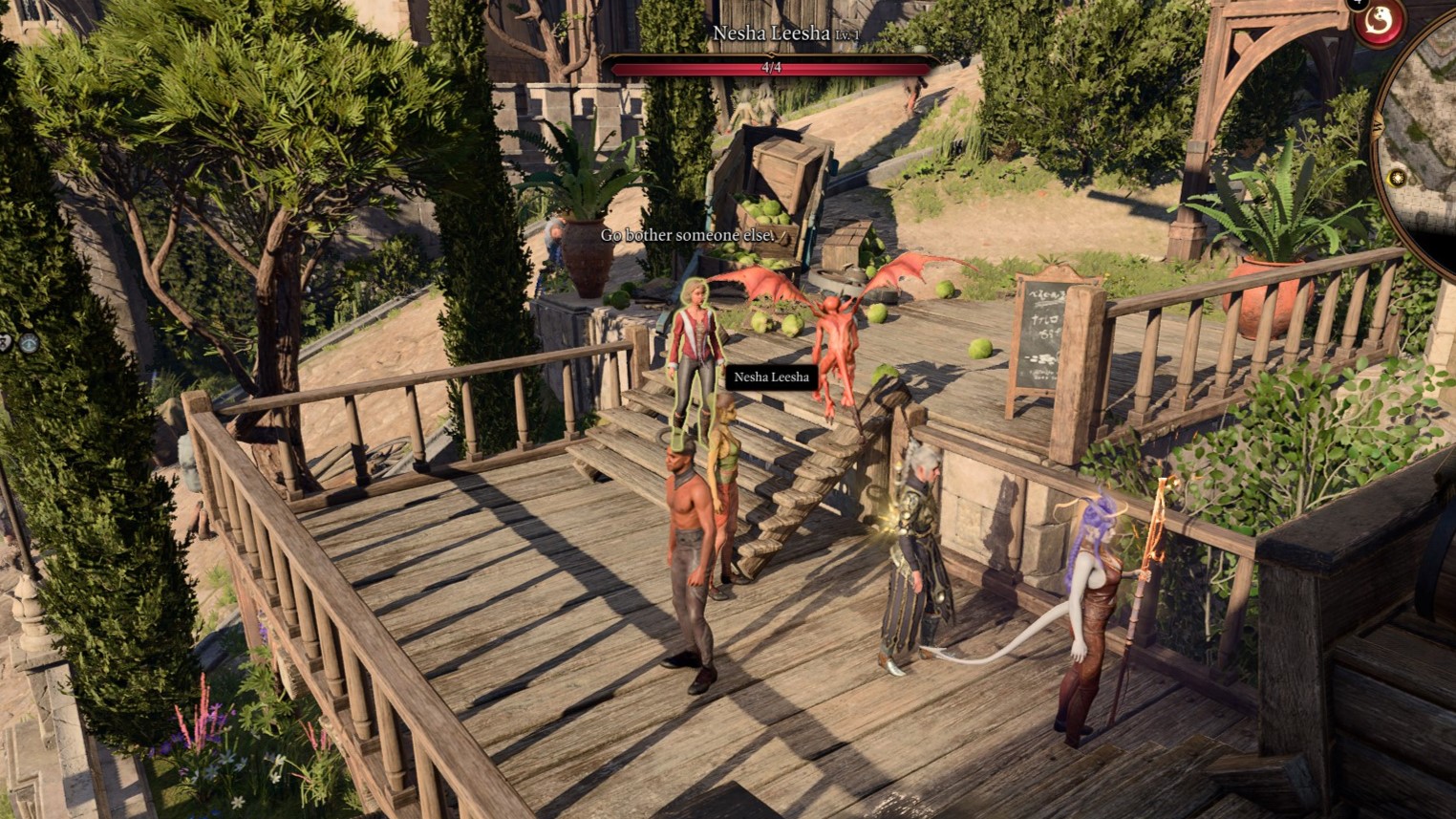Click the eye-shaped marker icon on the left edge

(x=29, y=343)
